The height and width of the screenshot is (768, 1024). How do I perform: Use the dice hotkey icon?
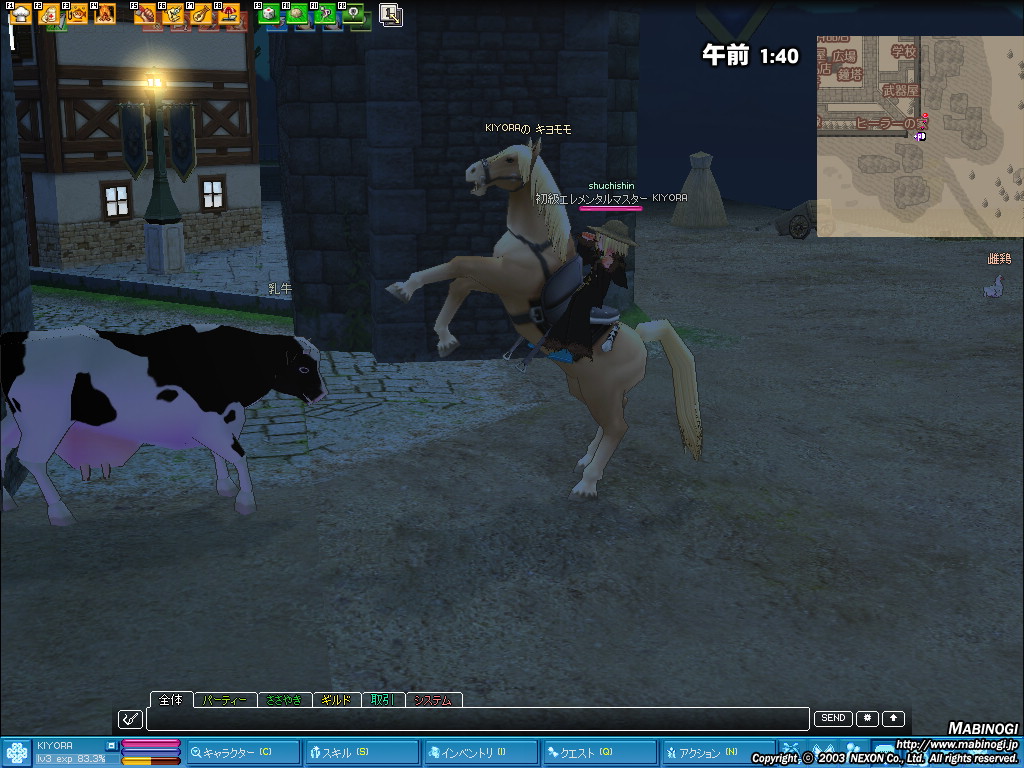tap(268, 15)
